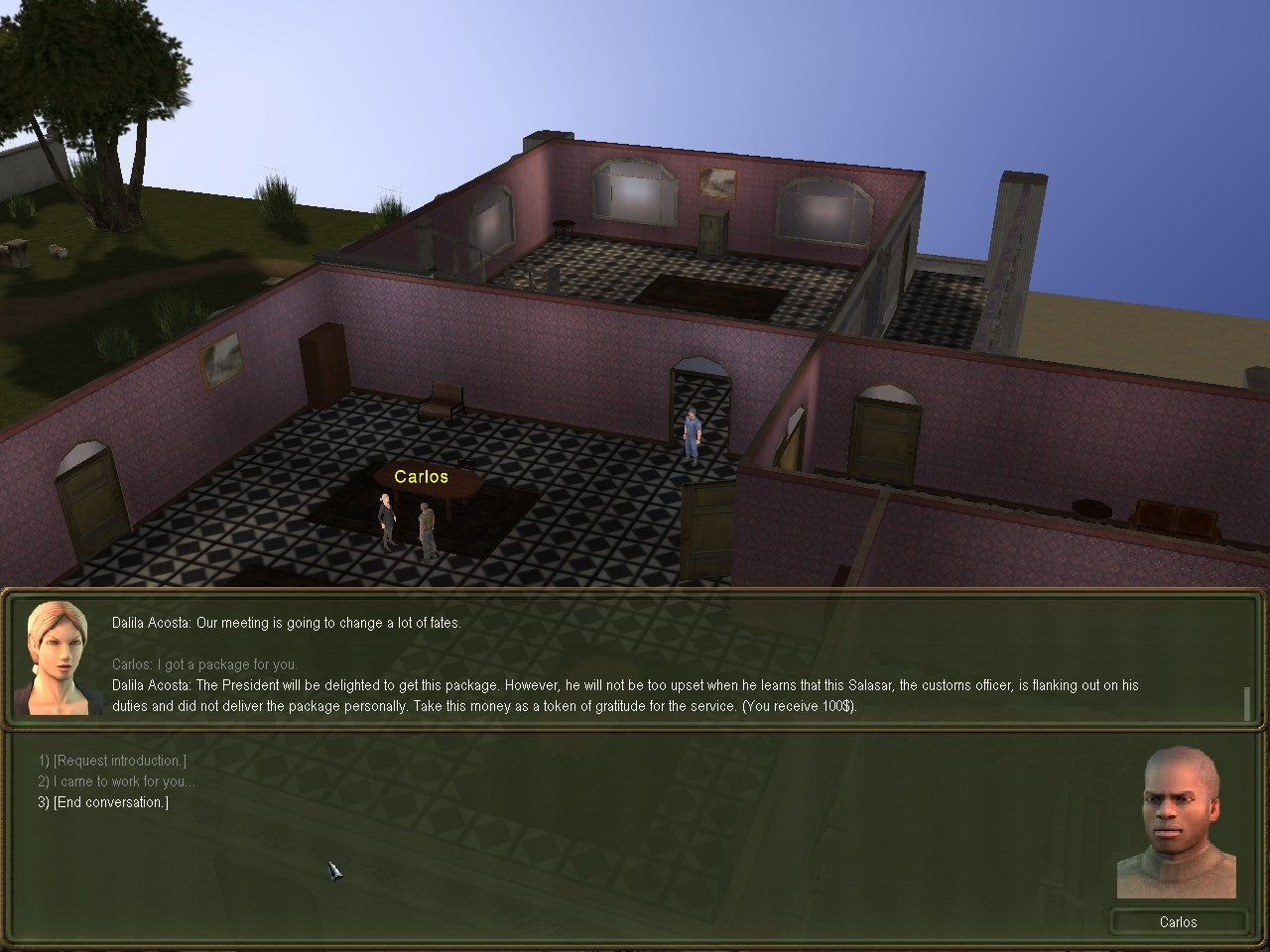Click Dalila Acosta's portrait in the dialogue box
Viewport: 1270px width, 952px height.
[58, 656]
